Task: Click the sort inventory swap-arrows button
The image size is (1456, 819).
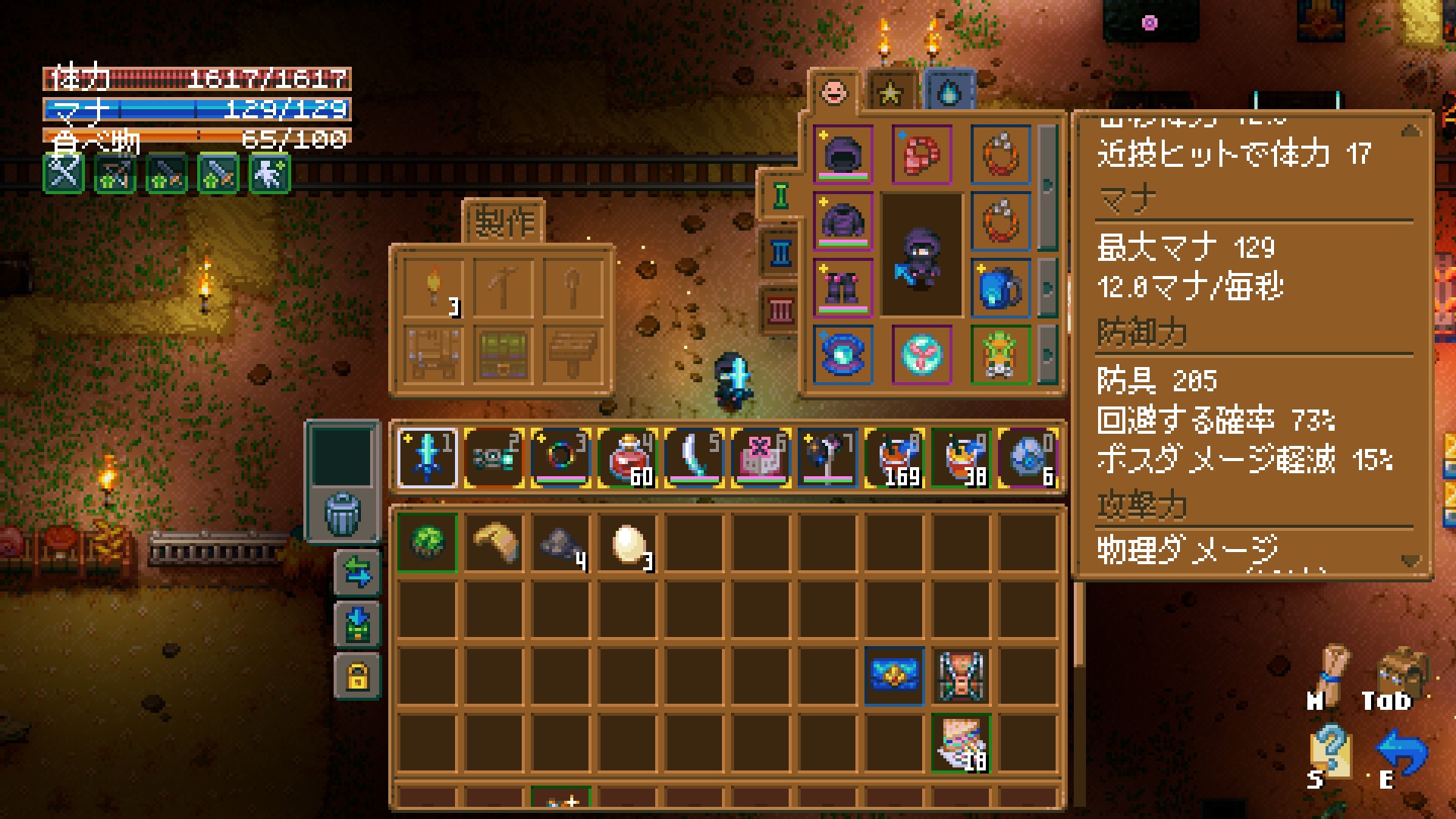Action: pyautogui.click(x=357, y=573)
